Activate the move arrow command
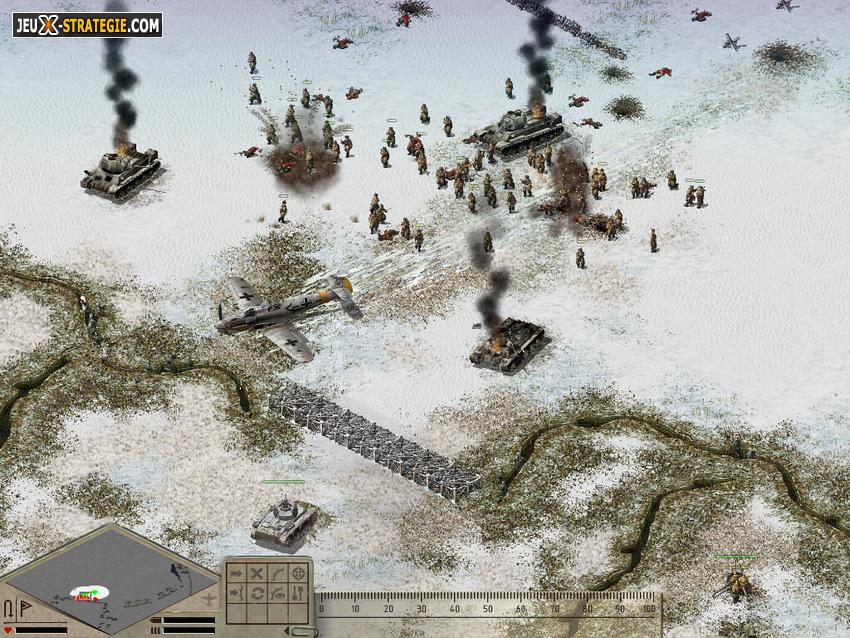Viewport: 850px width, 638px height. (x=236, y=573)
